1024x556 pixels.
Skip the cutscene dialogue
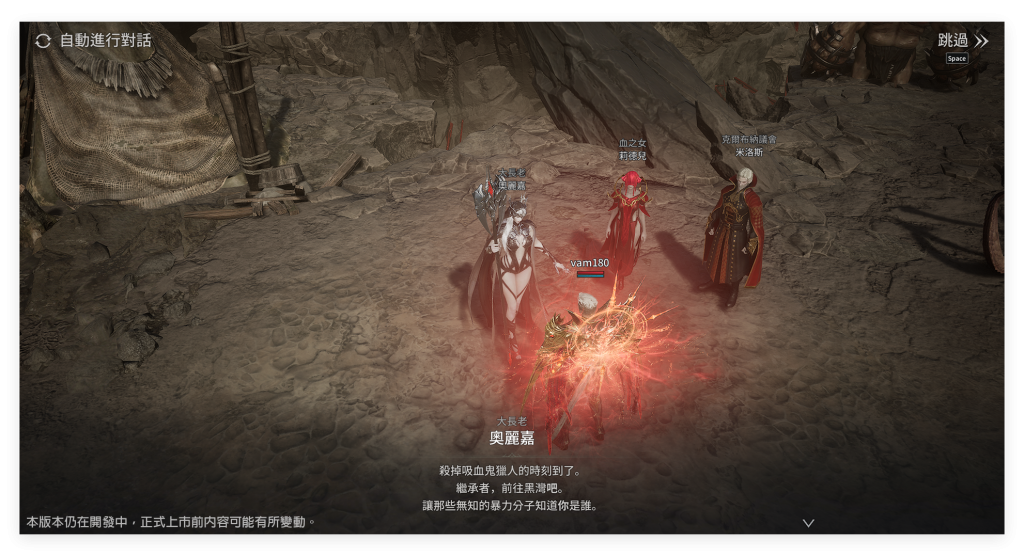pos(962,41)
